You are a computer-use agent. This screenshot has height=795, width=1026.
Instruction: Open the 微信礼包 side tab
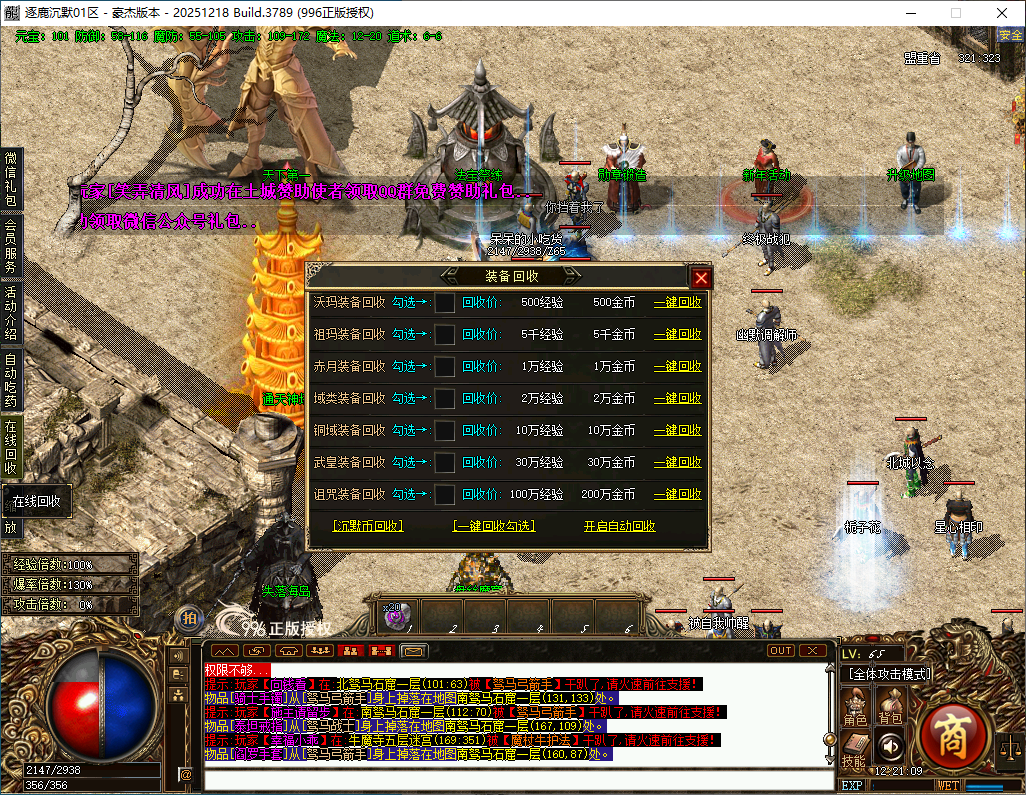tap(11, 178)
